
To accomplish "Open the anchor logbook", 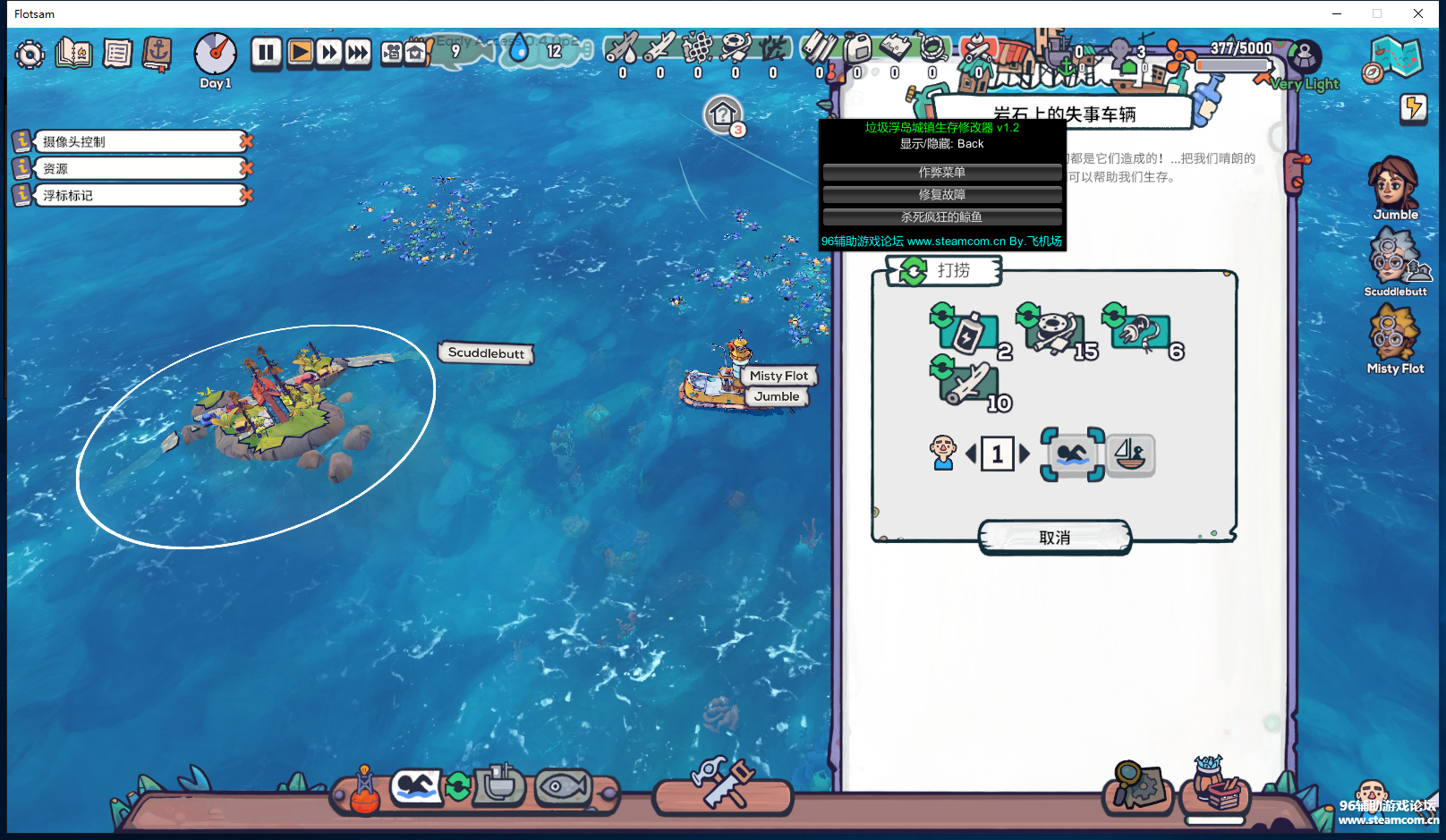I will pyautogui.click(x=157, y=54).
